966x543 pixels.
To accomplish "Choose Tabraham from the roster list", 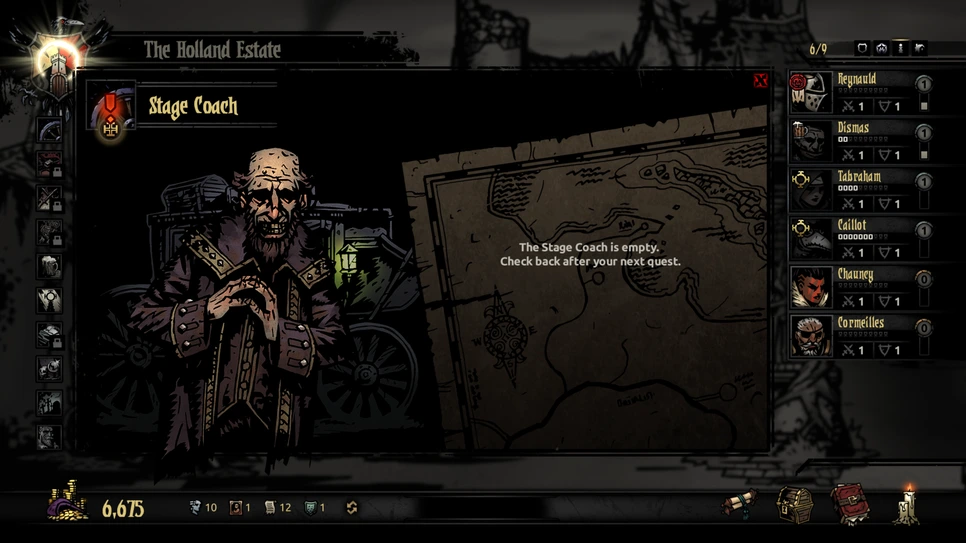I will (x=856, y=190).
